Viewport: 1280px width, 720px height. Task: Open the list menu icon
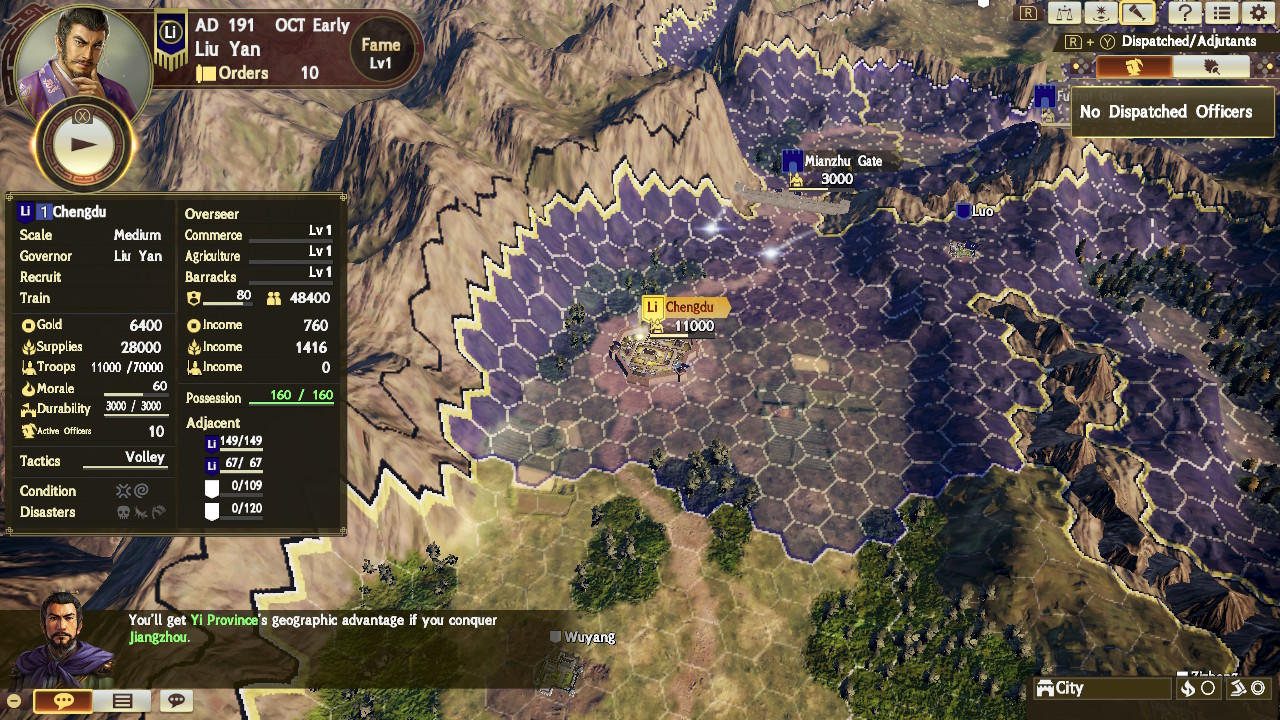pos(1221,13)
